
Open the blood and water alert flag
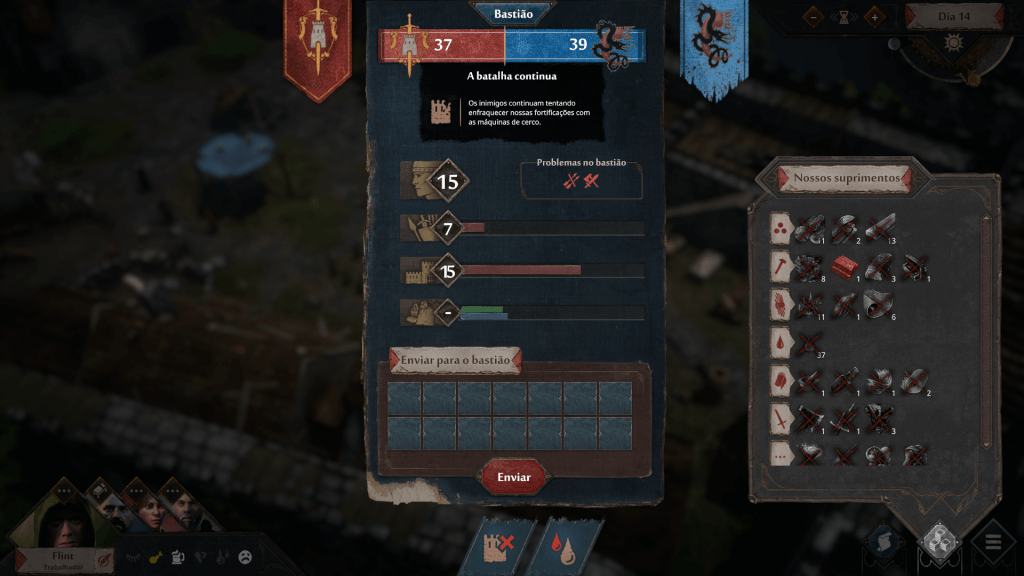[565, 545]
